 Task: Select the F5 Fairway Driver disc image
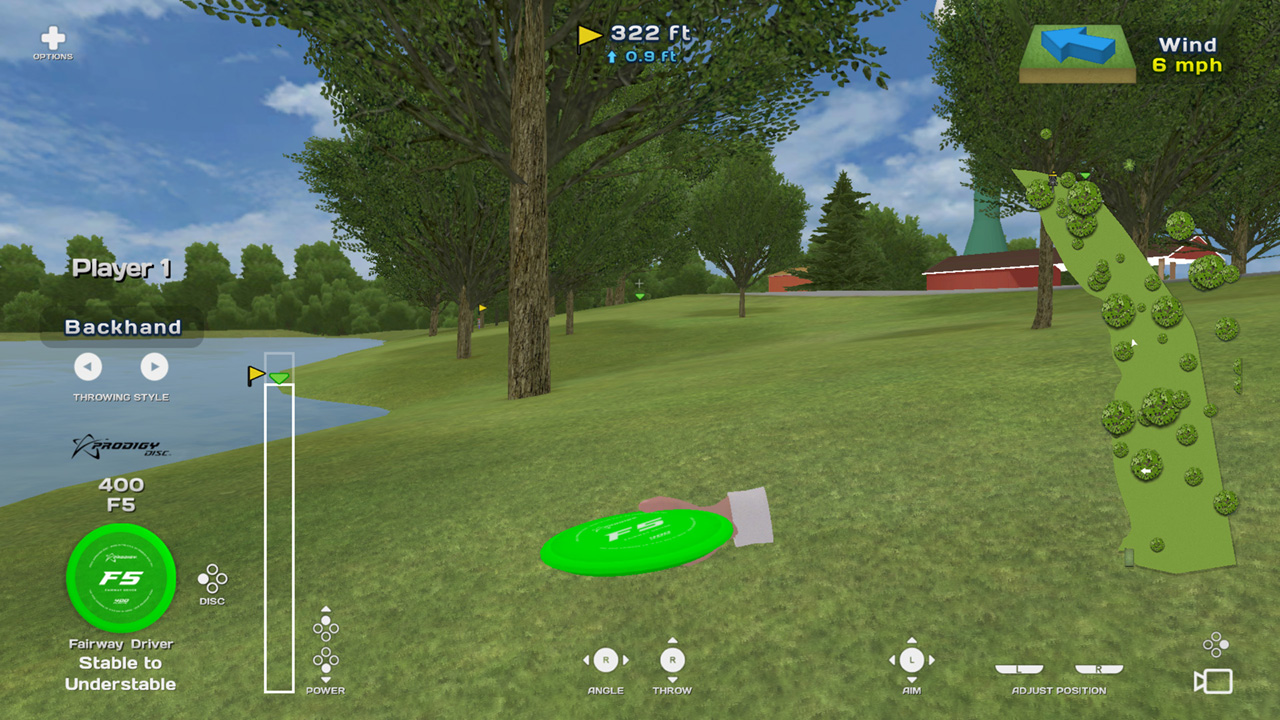point(121,578)
